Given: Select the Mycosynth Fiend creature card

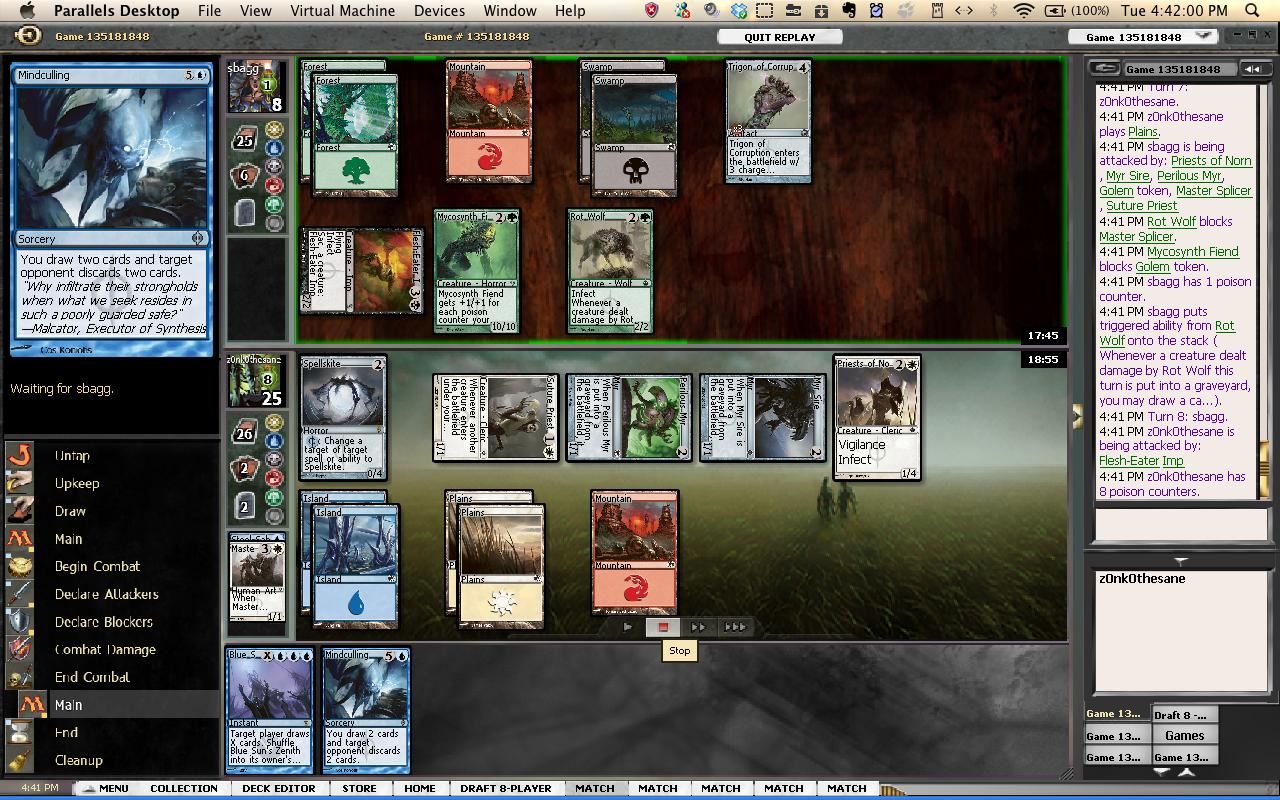Looking at the screenshot, I should (x=476, y=270).
